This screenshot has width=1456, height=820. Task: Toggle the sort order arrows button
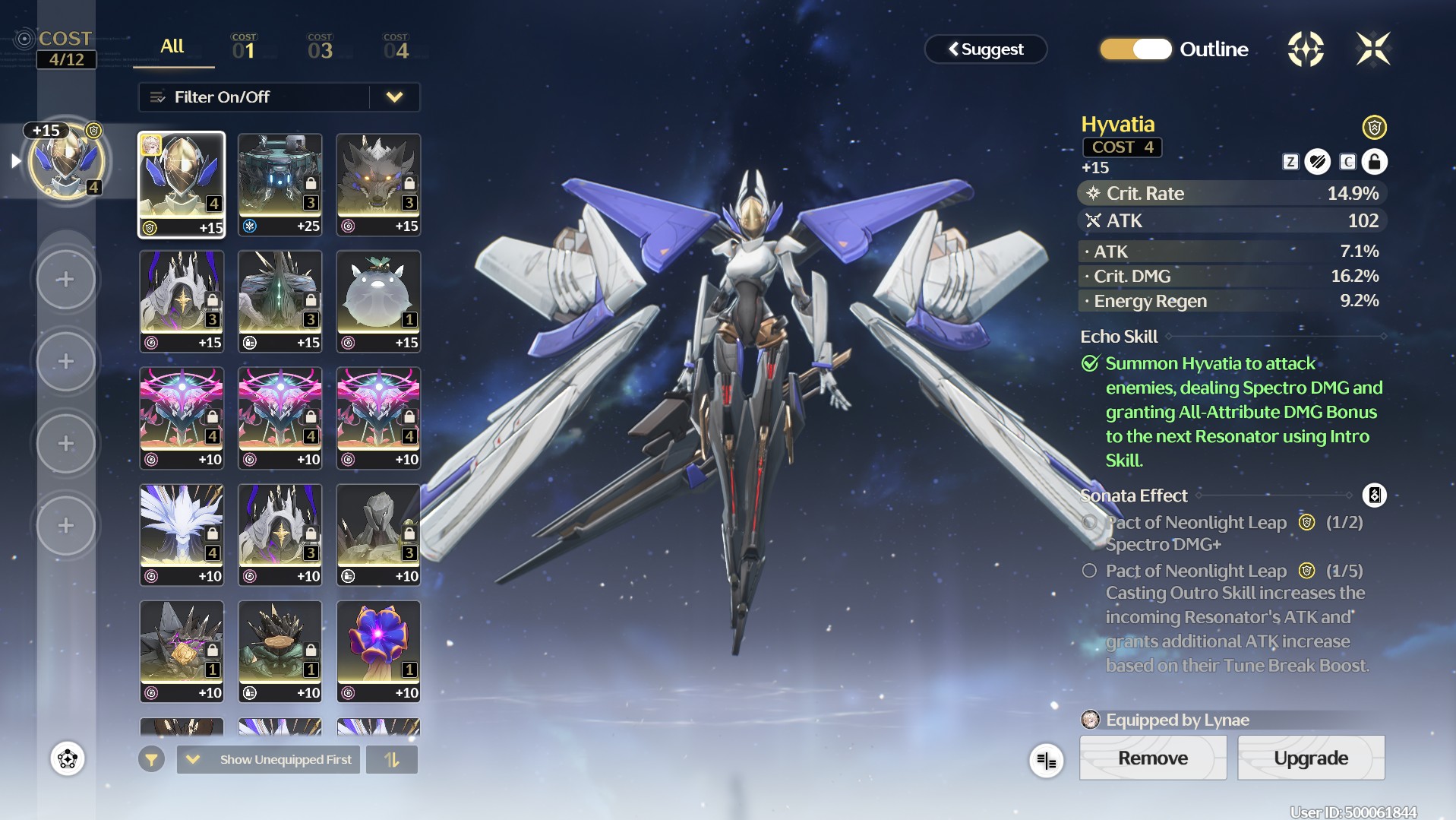click(392, 759)
